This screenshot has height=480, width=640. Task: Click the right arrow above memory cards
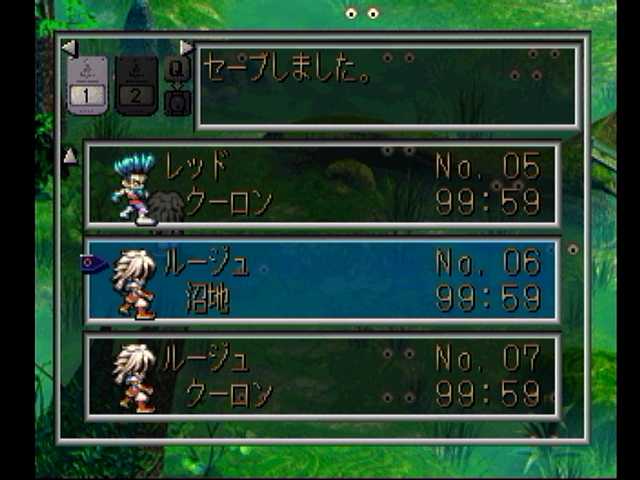click(x=186, y=47)
